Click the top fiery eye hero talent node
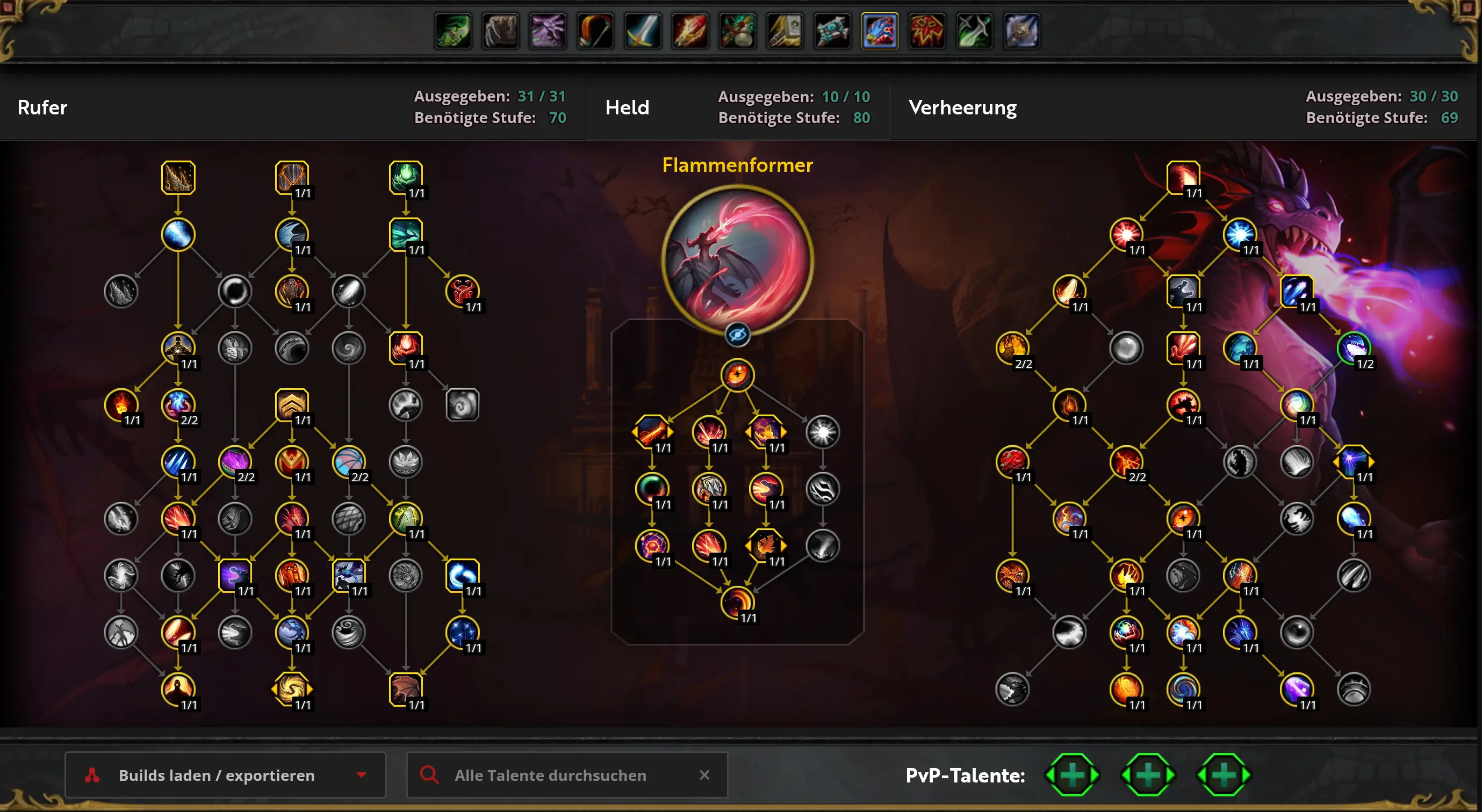Image resolution: width=1482 pixels, height=812 pixels. [737, 375]
